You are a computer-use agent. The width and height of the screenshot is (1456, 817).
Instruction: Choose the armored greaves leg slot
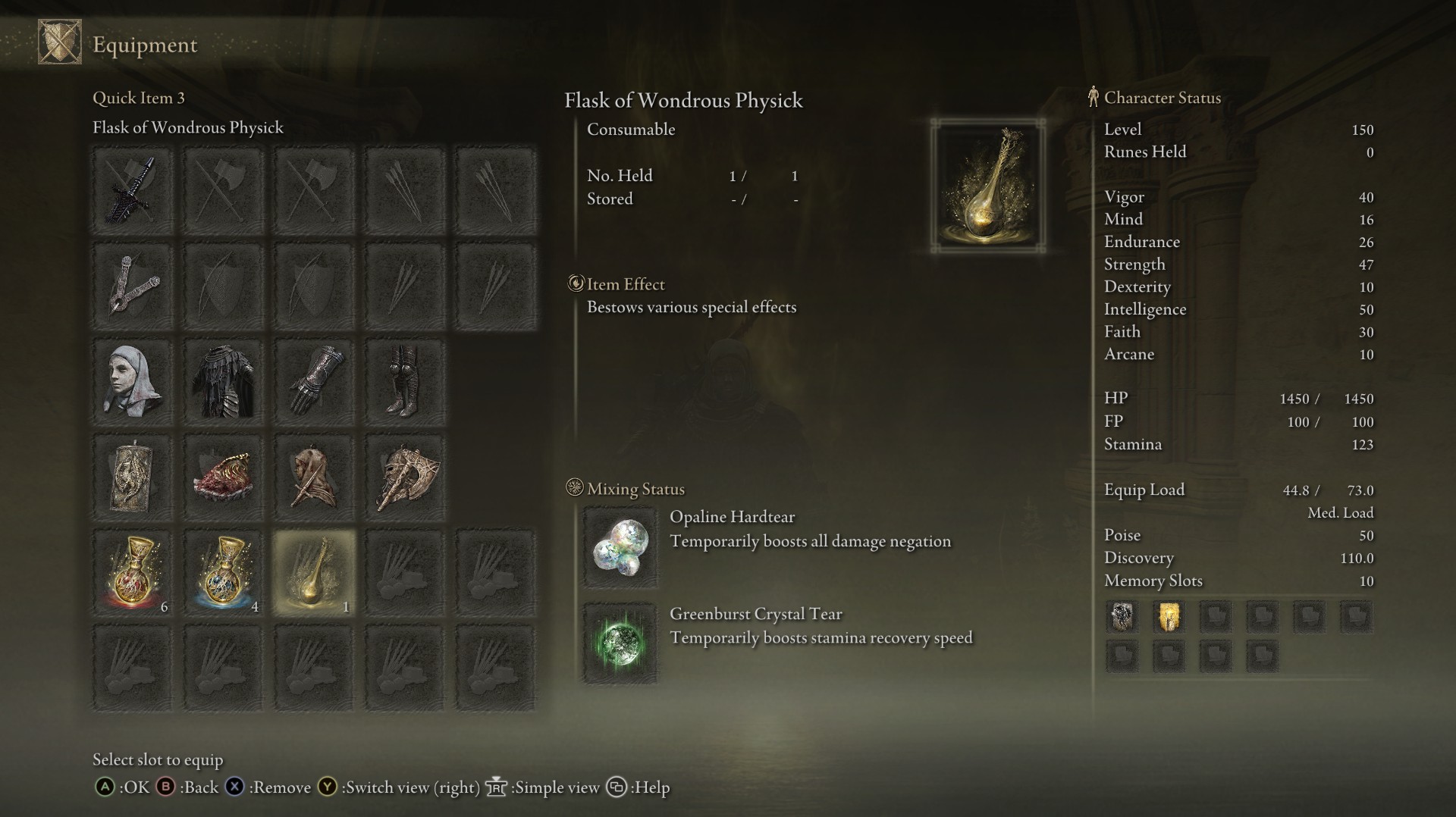pos(404,381)
